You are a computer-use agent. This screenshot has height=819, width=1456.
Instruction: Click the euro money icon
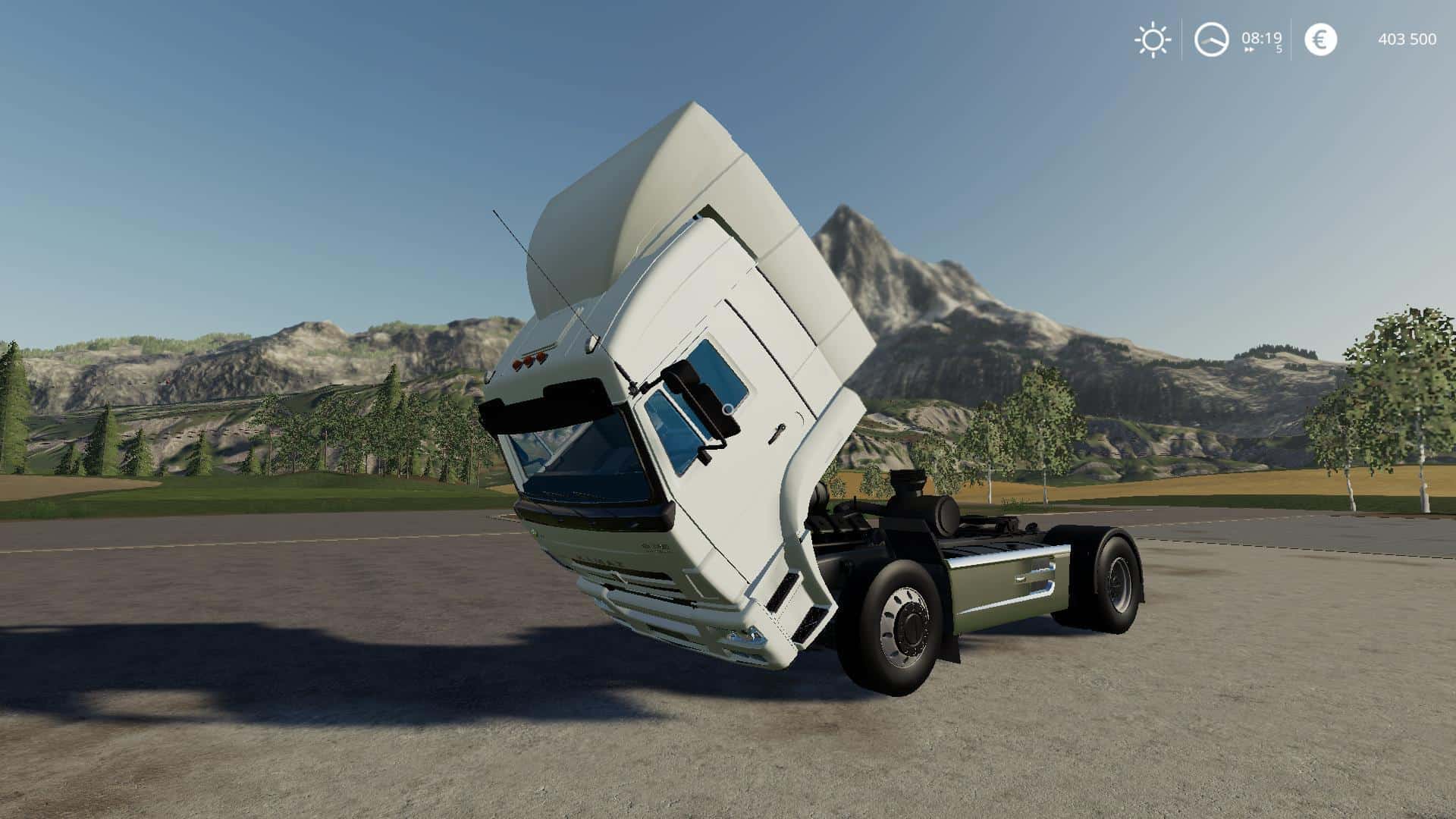(x=1320, y=39)
